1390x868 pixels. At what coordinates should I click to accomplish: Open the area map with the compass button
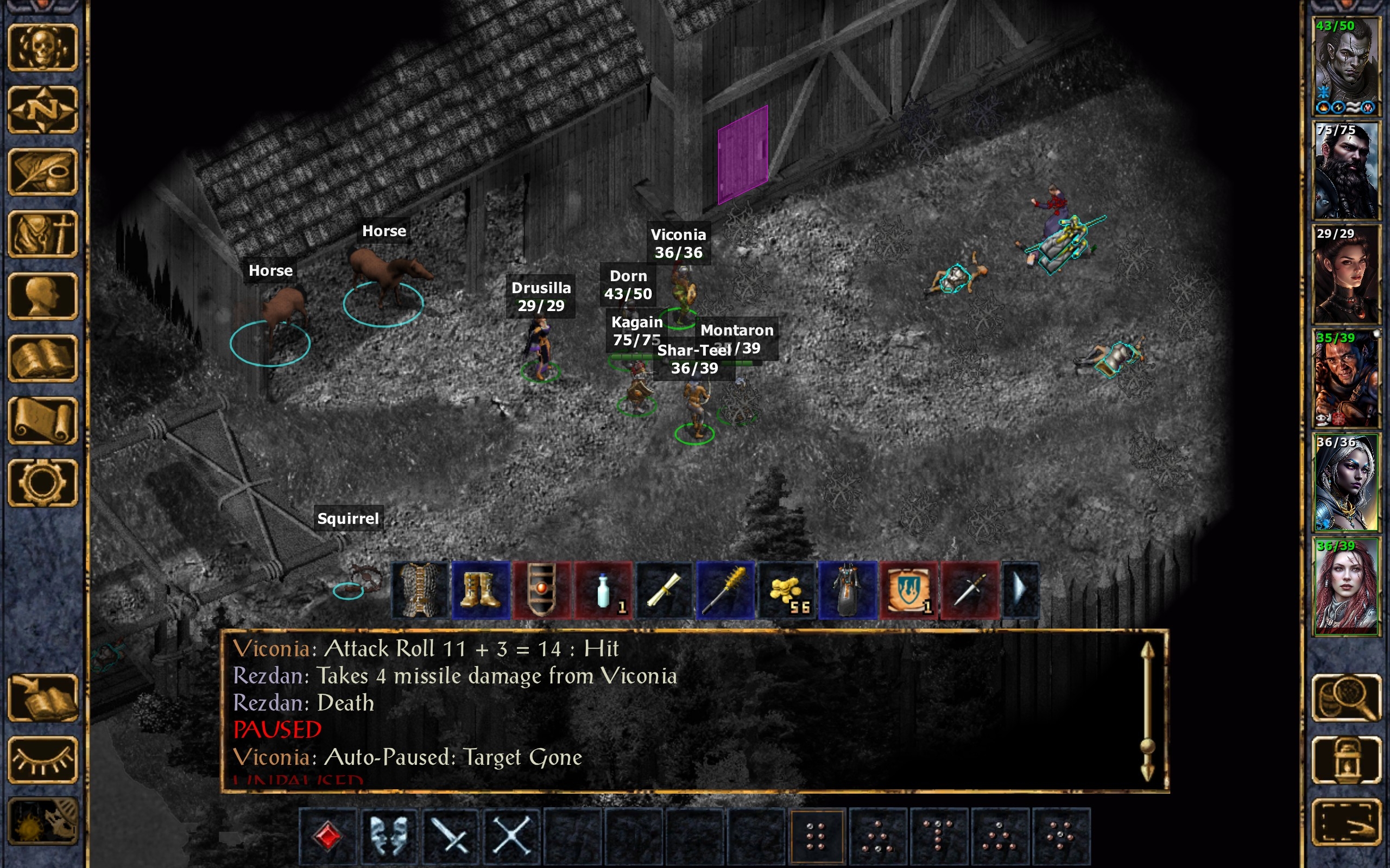pyautogui.click(x=43, y=110)
